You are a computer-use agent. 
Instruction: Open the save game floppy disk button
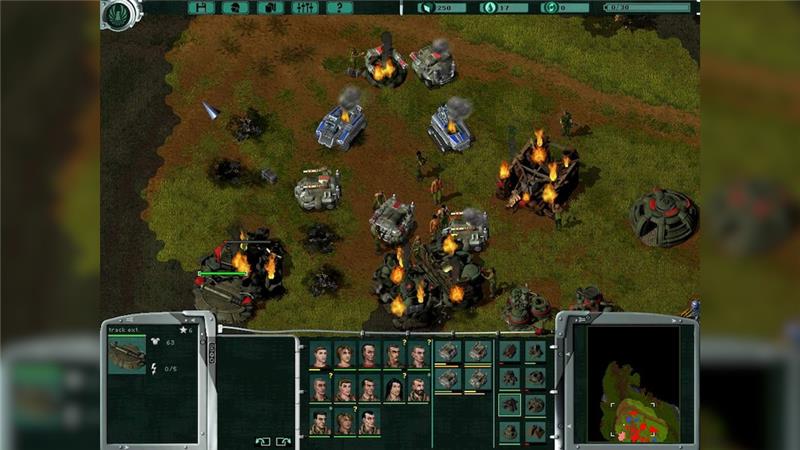(202, 8)
